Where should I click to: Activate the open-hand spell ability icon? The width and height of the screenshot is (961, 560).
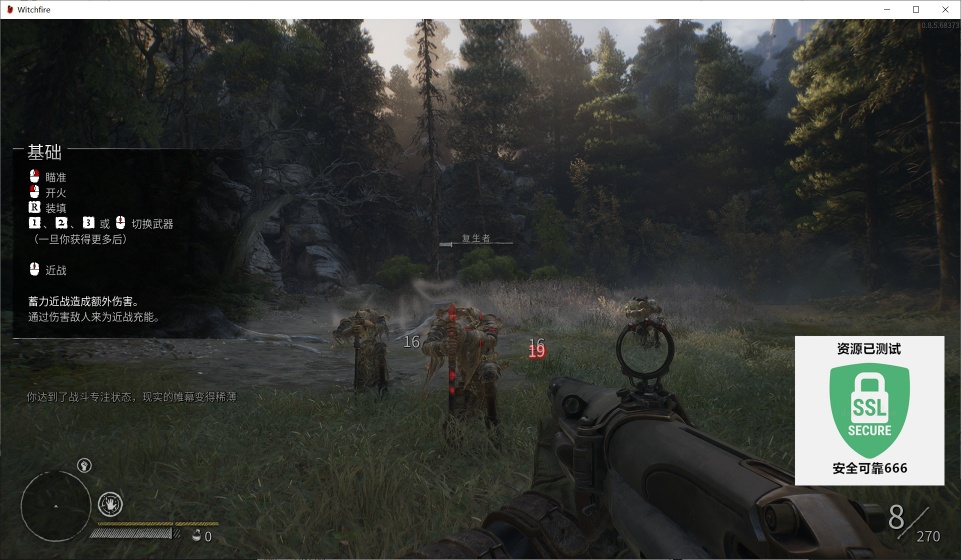pos(110,503)
